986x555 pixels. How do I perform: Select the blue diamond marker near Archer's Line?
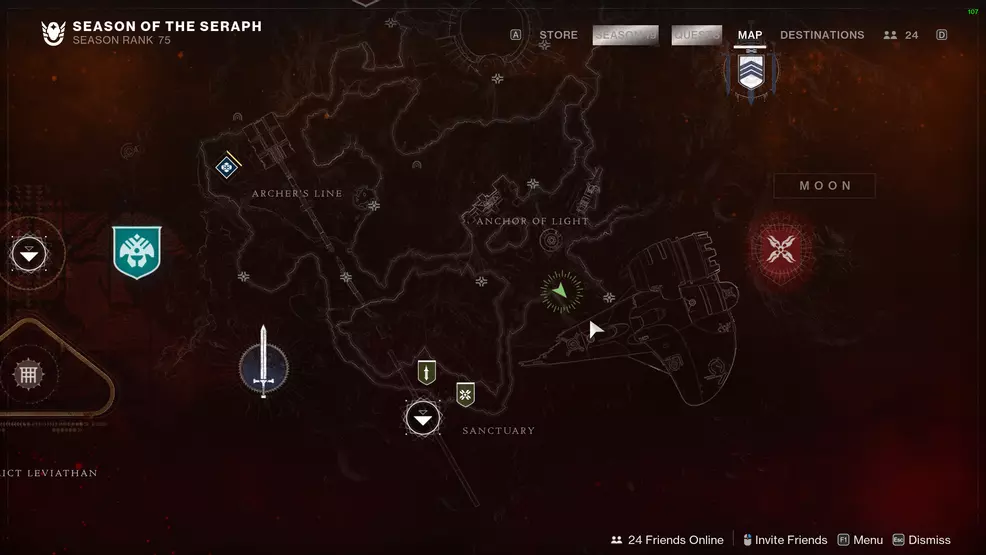click(x=228, y=166)
